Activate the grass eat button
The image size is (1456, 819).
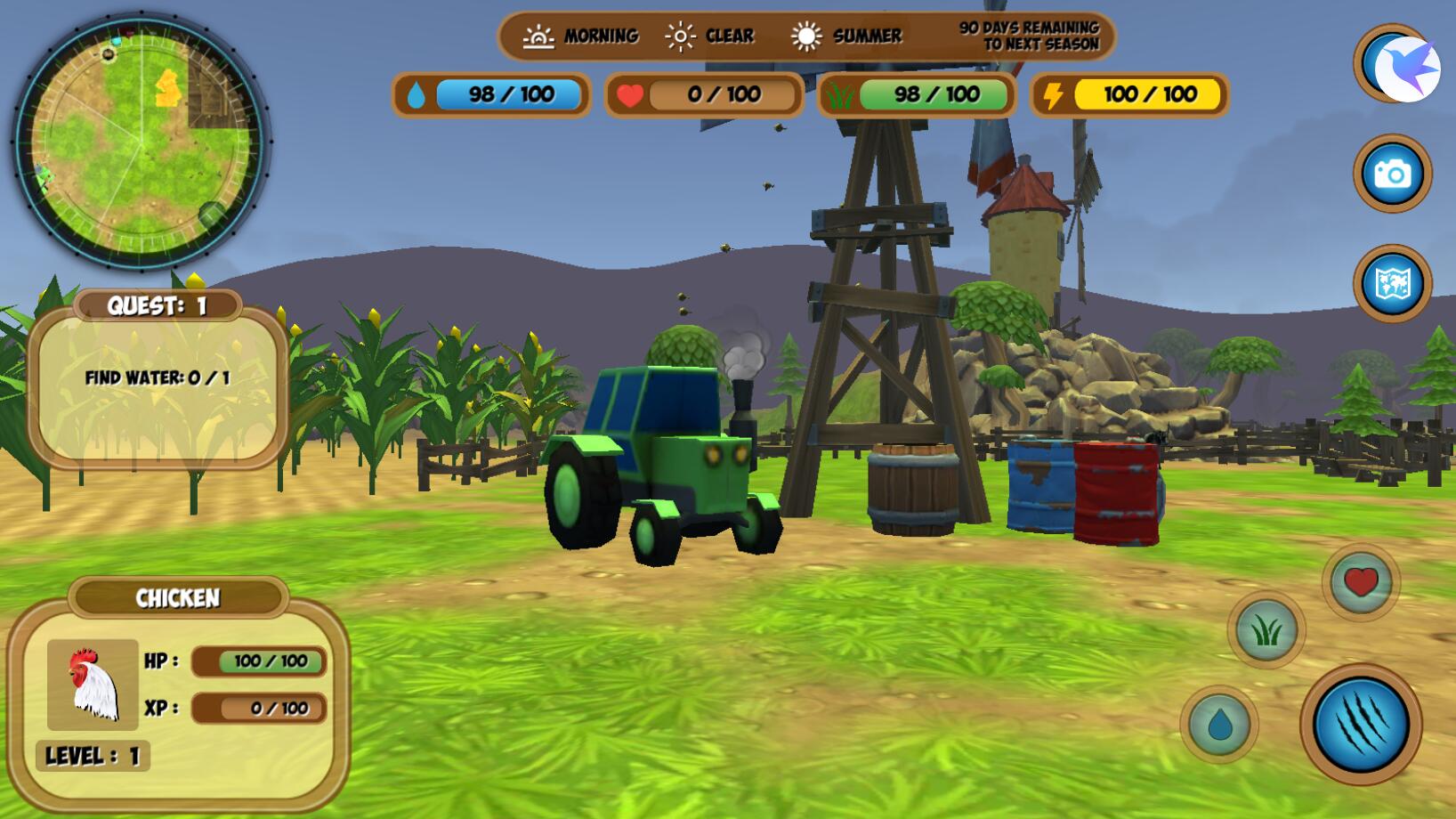point(1266,630)
